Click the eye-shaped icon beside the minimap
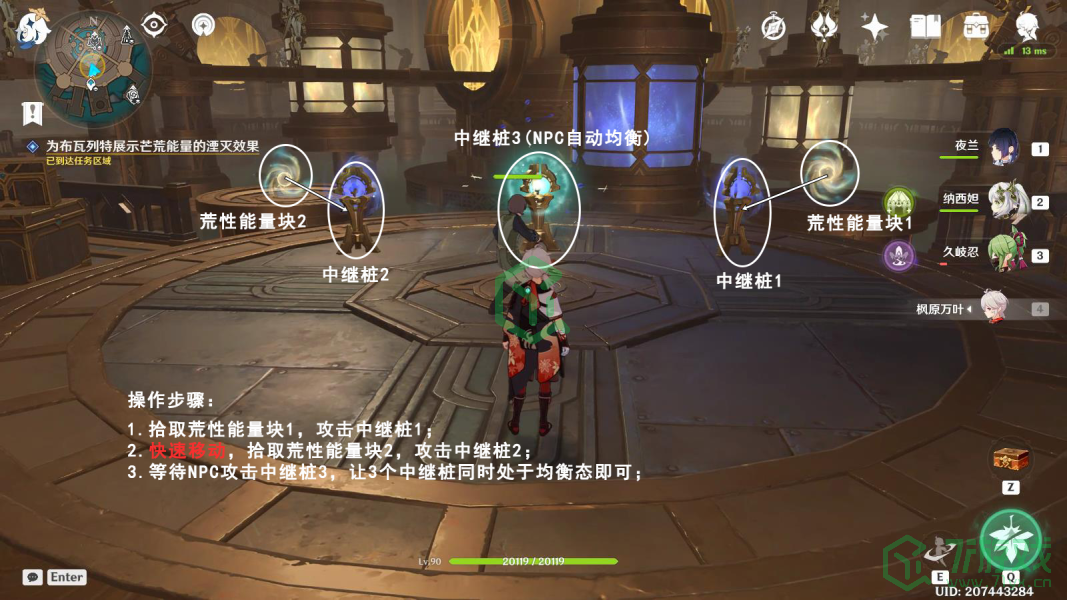The width and height of the screenshot is (1067, 600). [153, 24]
